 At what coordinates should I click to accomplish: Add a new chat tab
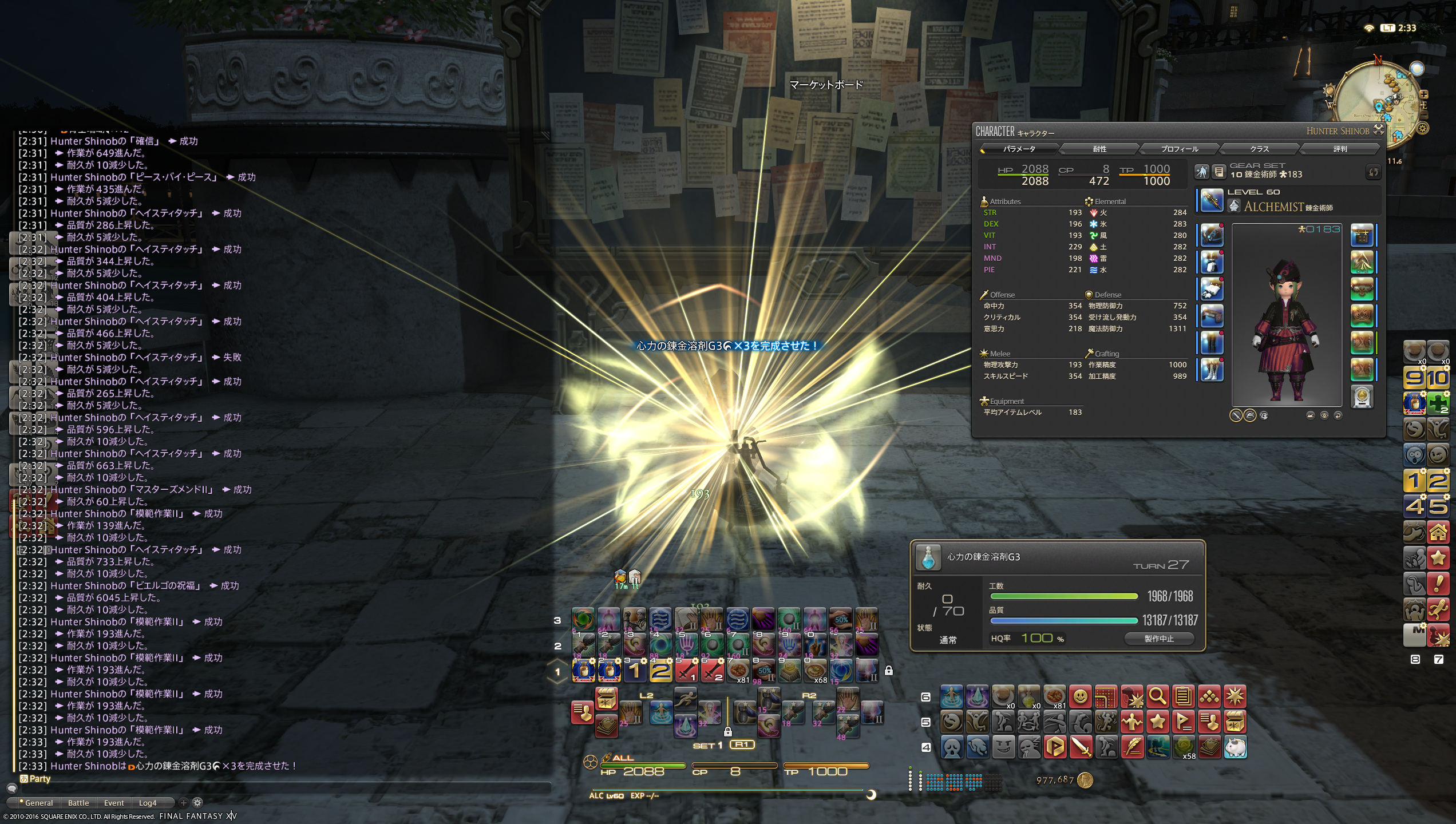coord(184,802)
